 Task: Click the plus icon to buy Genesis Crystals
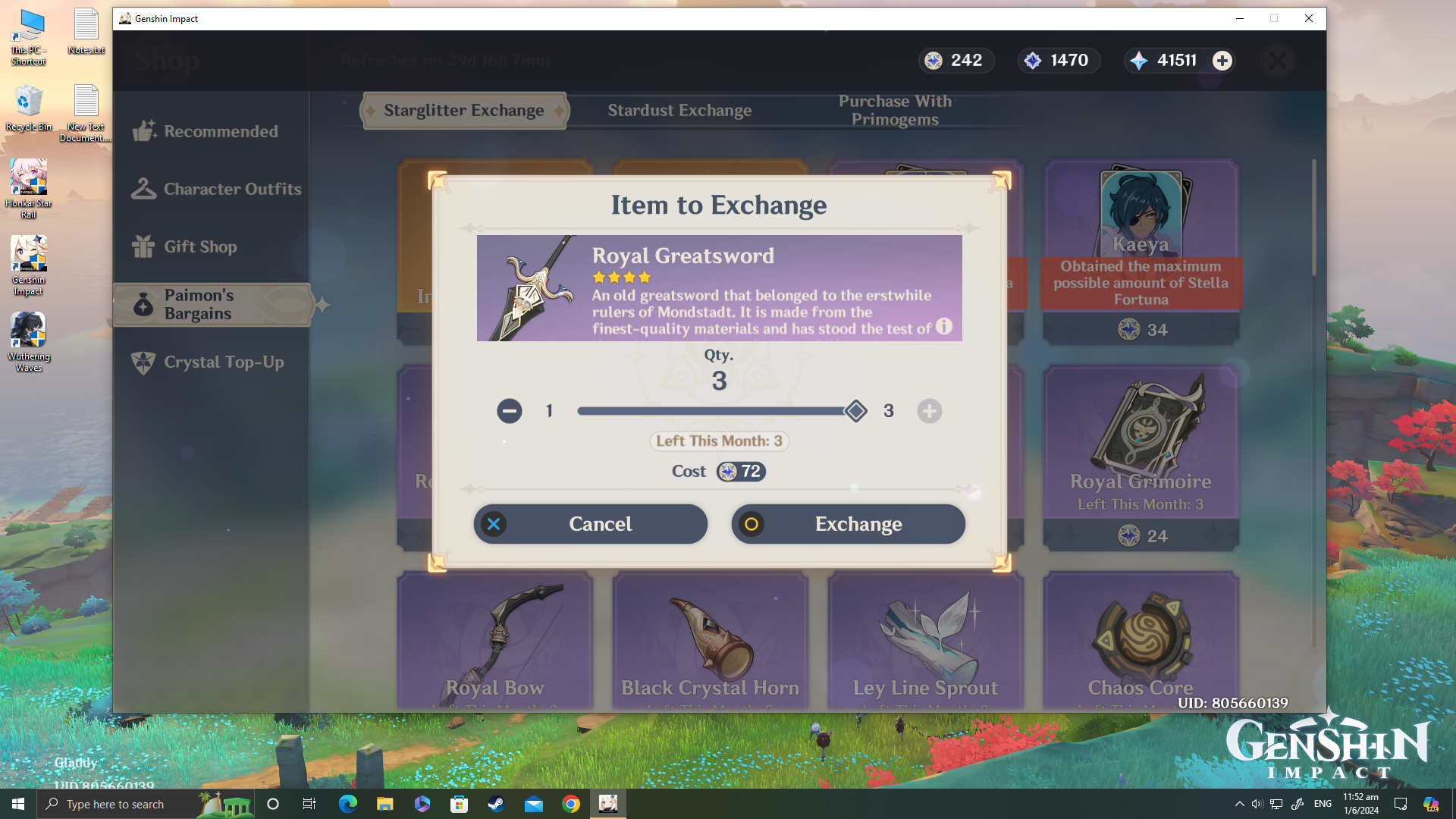click(x=1222, y=61)
